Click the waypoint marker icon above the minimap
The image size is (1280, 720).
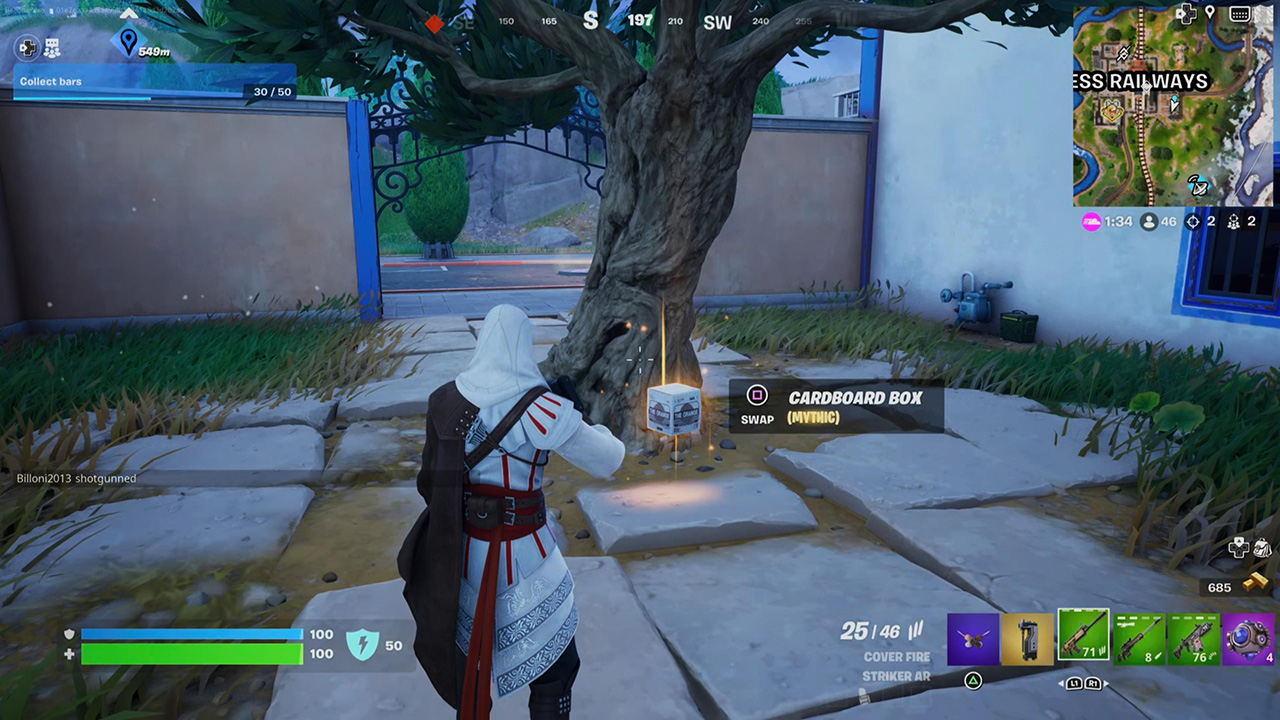click(x=1210, y=12)
